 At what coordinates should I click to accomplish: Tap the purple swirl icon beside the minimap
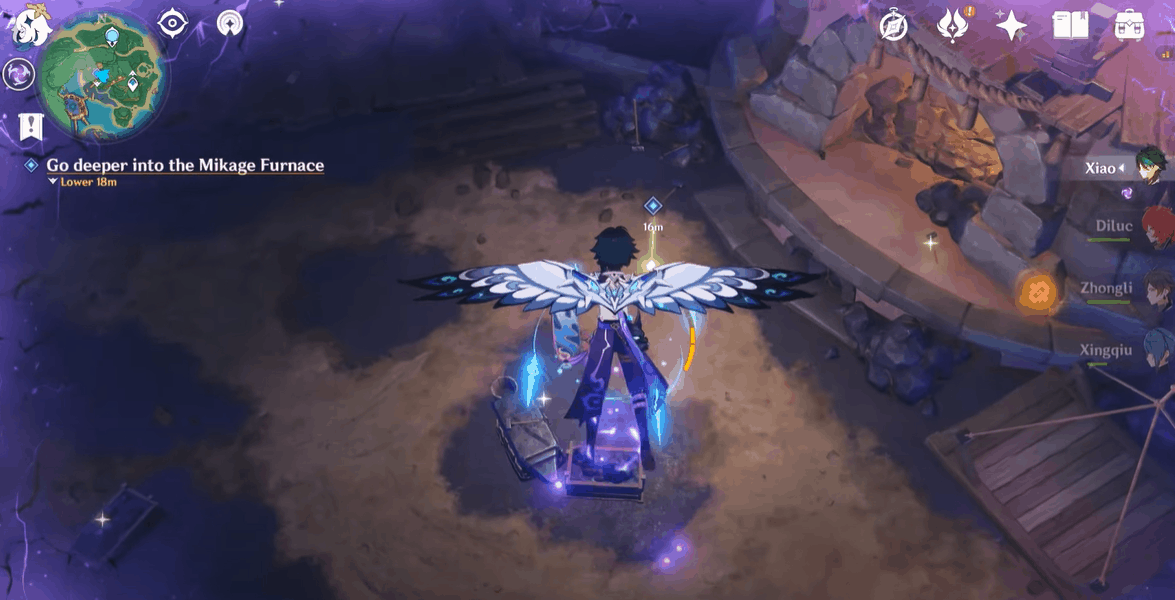[x=18, y=73]
